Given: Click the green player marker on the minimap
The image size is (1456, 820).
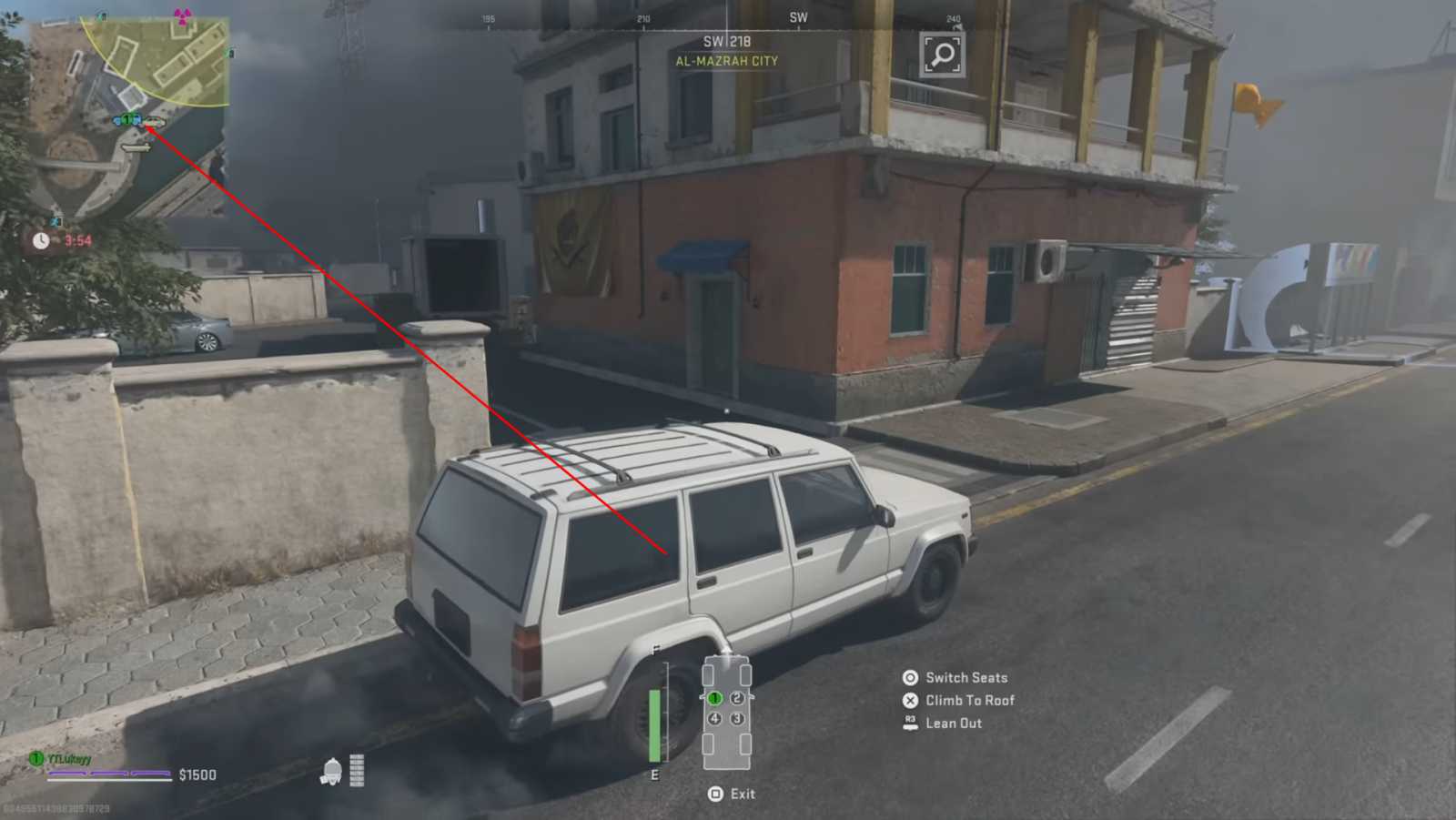Looking at the screenshot, I should tap(127, 119).
